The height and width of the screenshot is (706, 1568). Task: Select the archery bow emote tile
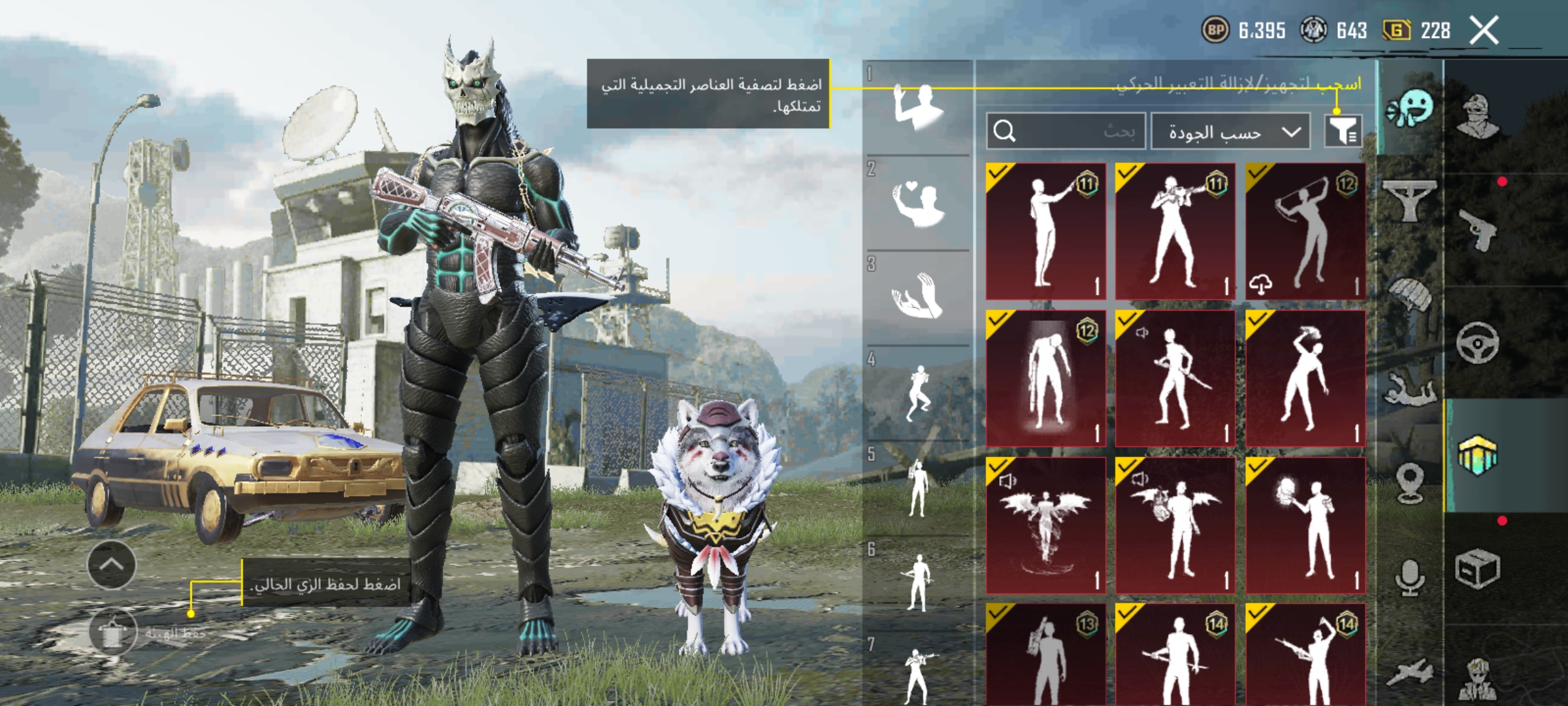coord(1305,231)
